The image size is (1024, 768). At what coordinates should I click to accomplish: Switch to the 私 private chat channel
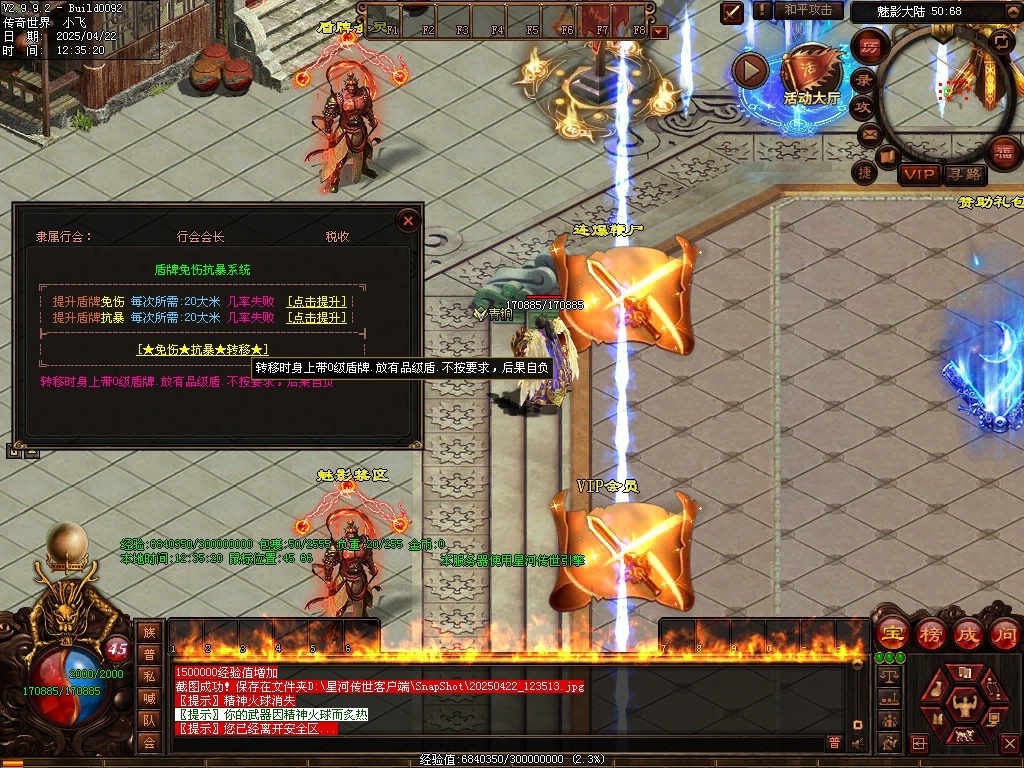coord(149,676)
